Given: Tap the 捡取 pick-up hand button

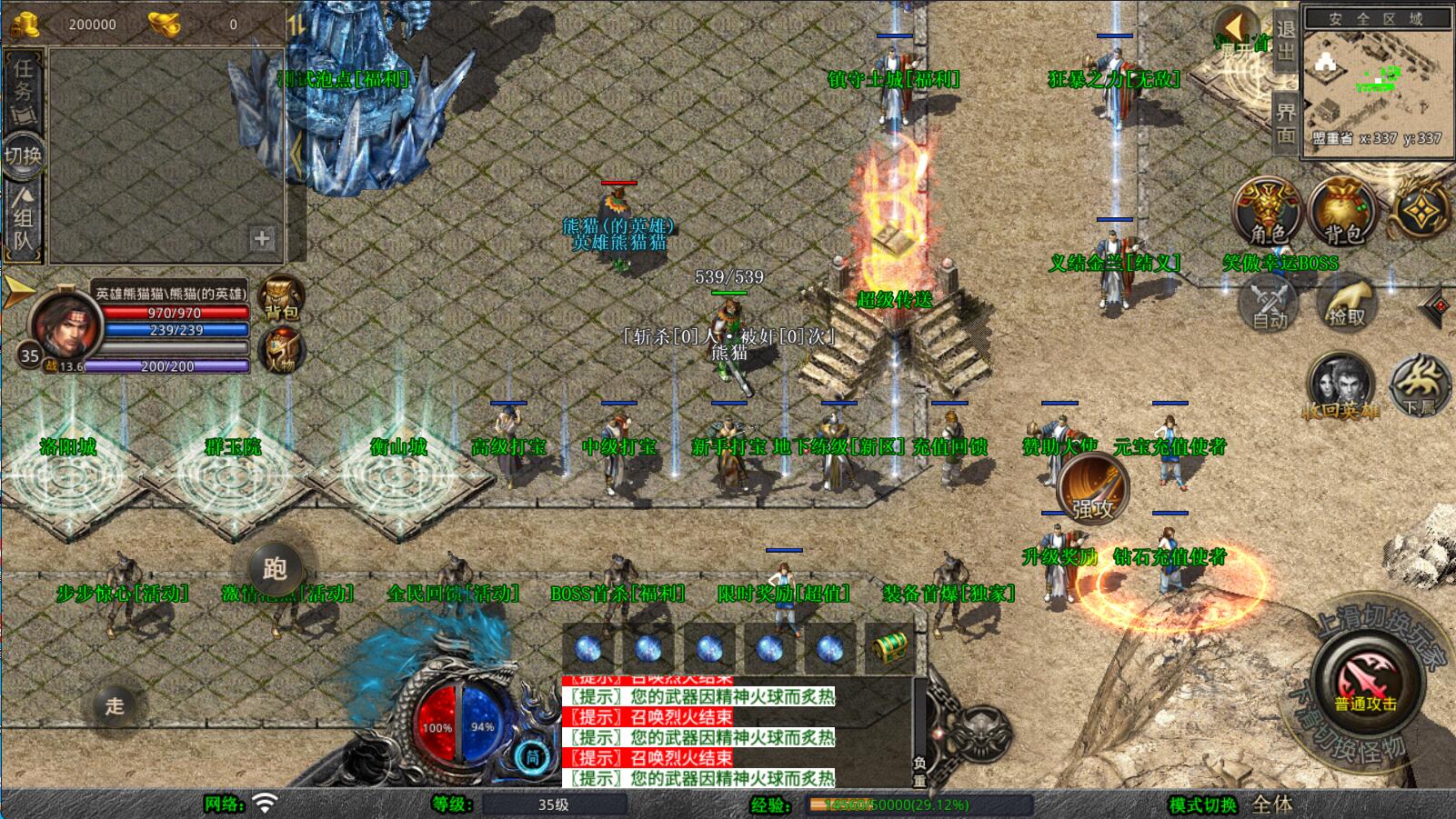Looking at the screenshot, I should [1347, 303].
